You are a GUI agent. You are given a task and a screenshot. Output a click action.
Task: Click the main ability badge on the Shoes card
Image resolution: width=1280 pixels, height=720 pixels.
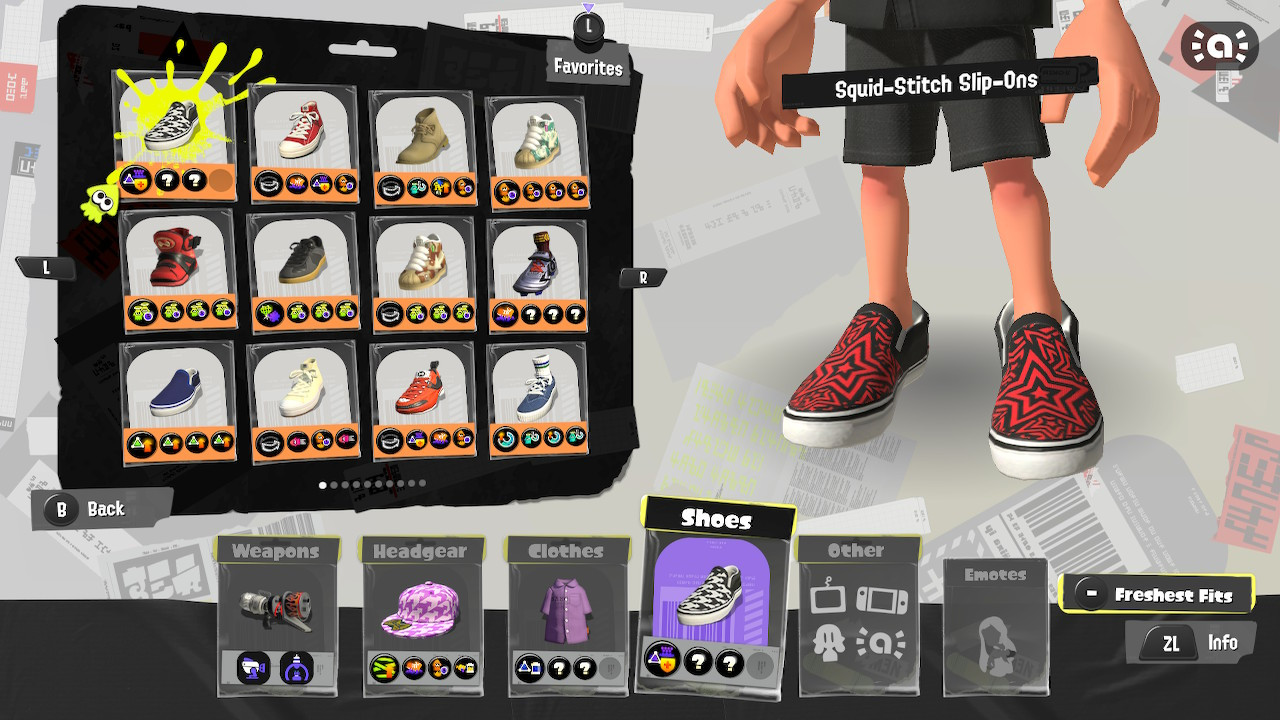coord(660,660)
